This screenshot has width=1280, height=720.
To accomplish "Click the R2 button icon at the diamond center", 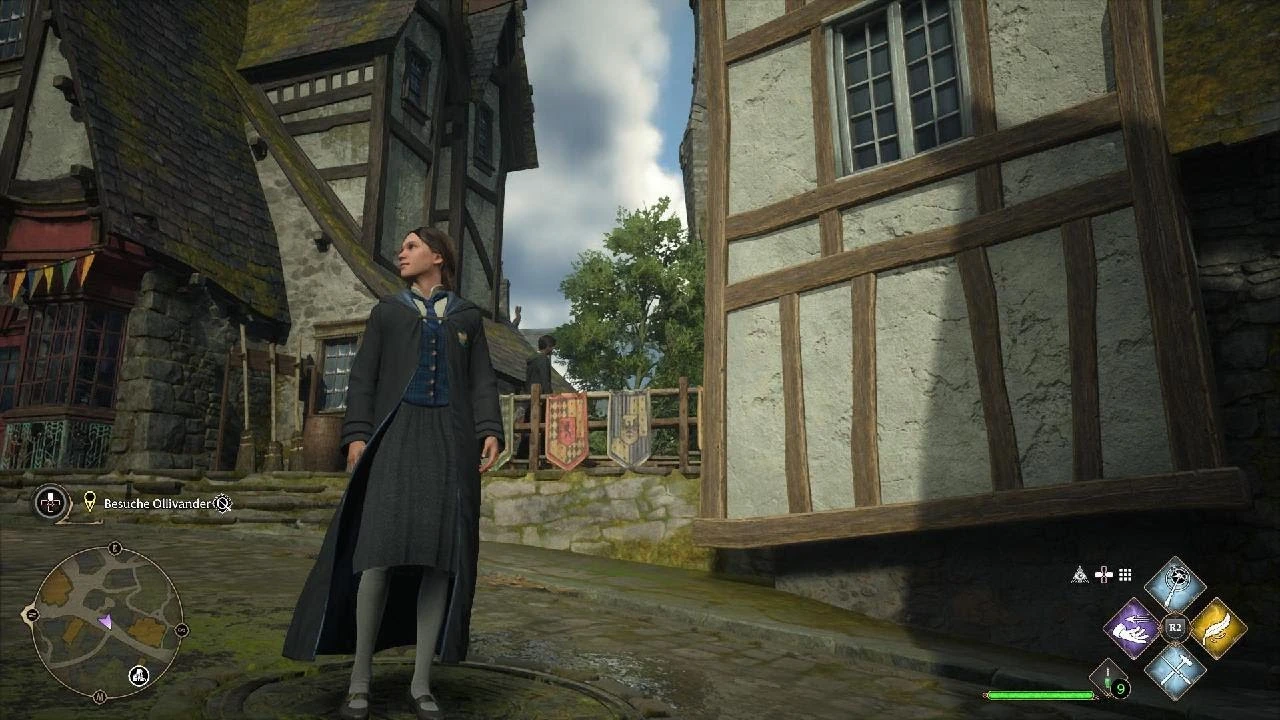I will [1175, 626].
